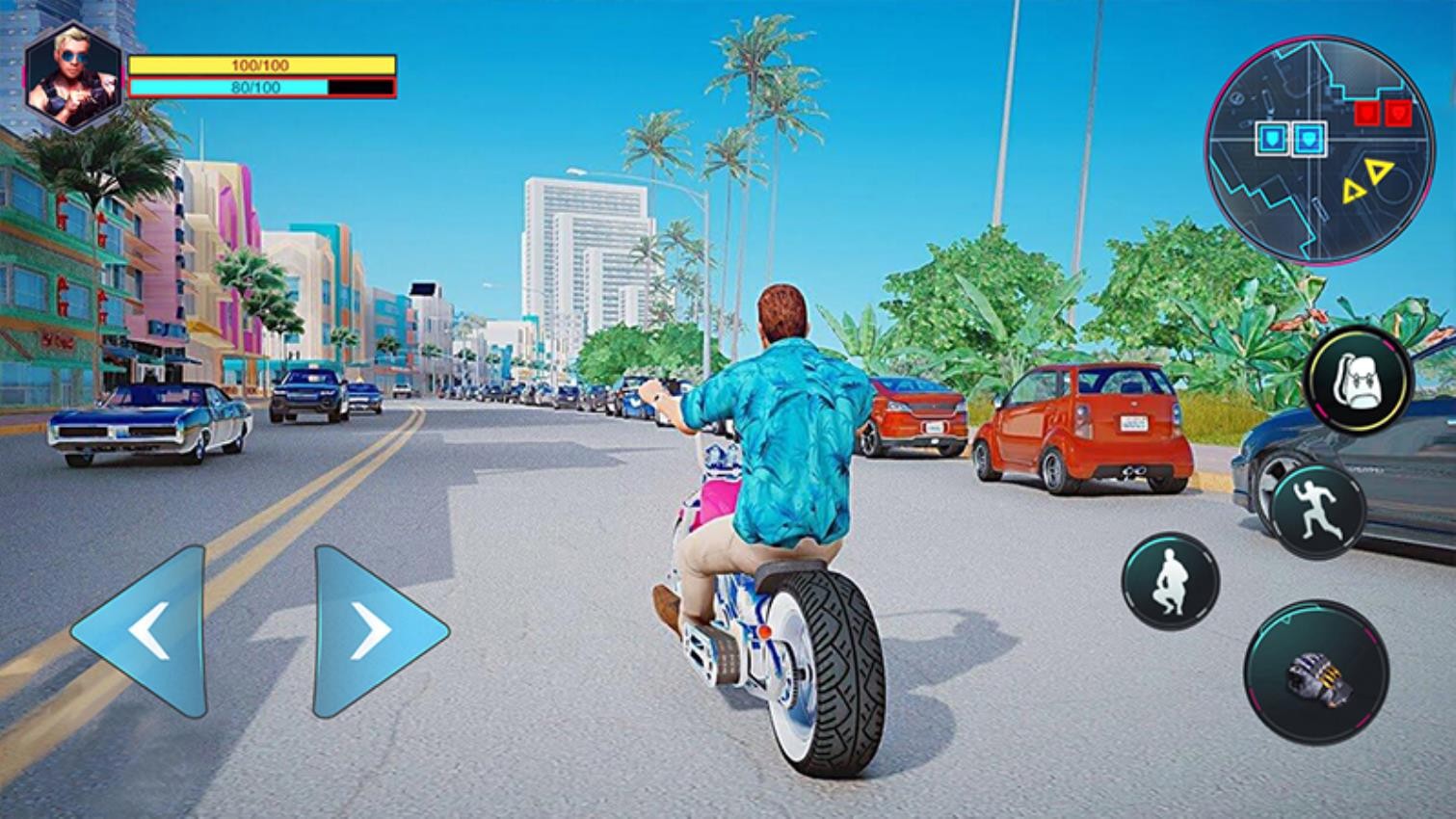Image resolution: width=1456 pixels, height=819 pixels.
Task: Open the circular minimap
Action: [x=1306, y=157]
